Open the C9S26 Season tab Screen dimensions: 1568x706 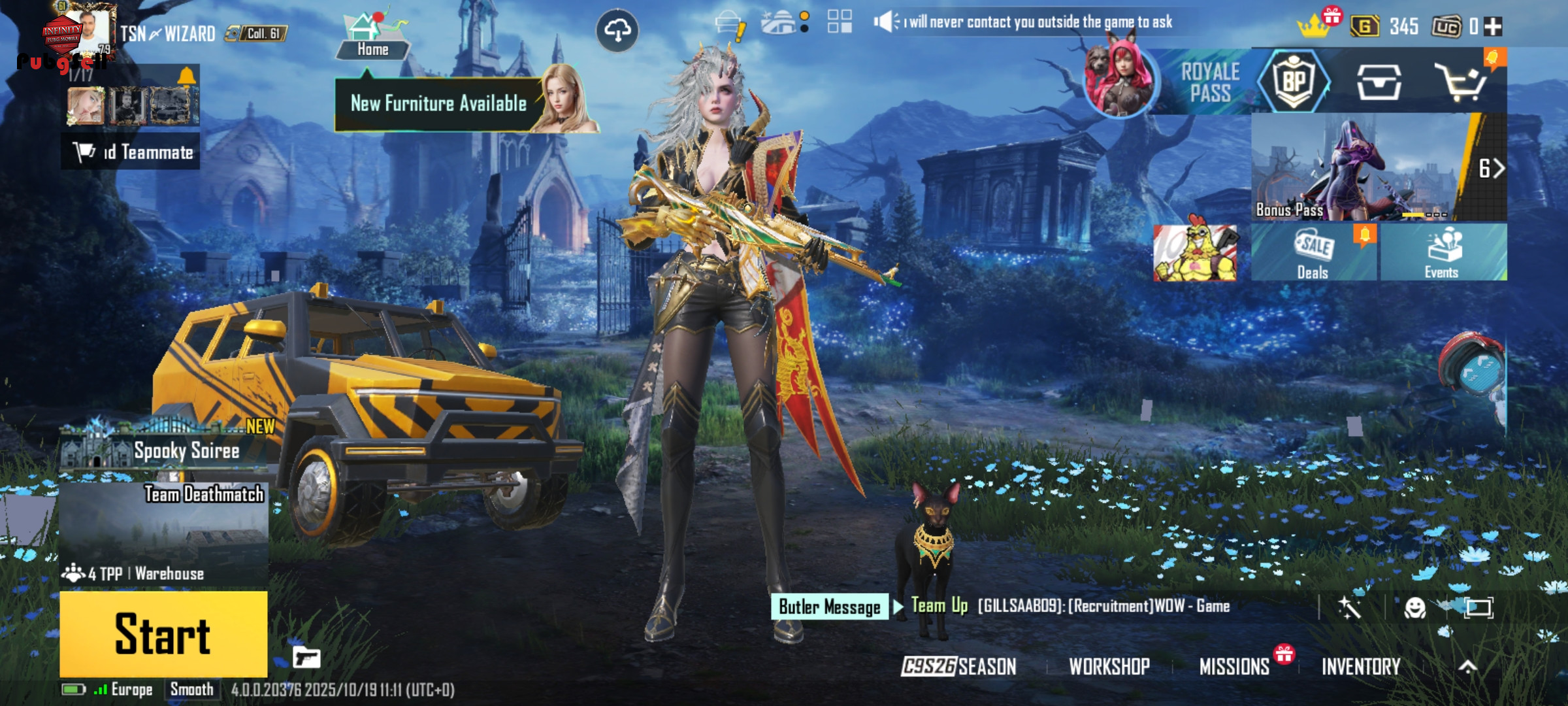click(x=959, y=666)
